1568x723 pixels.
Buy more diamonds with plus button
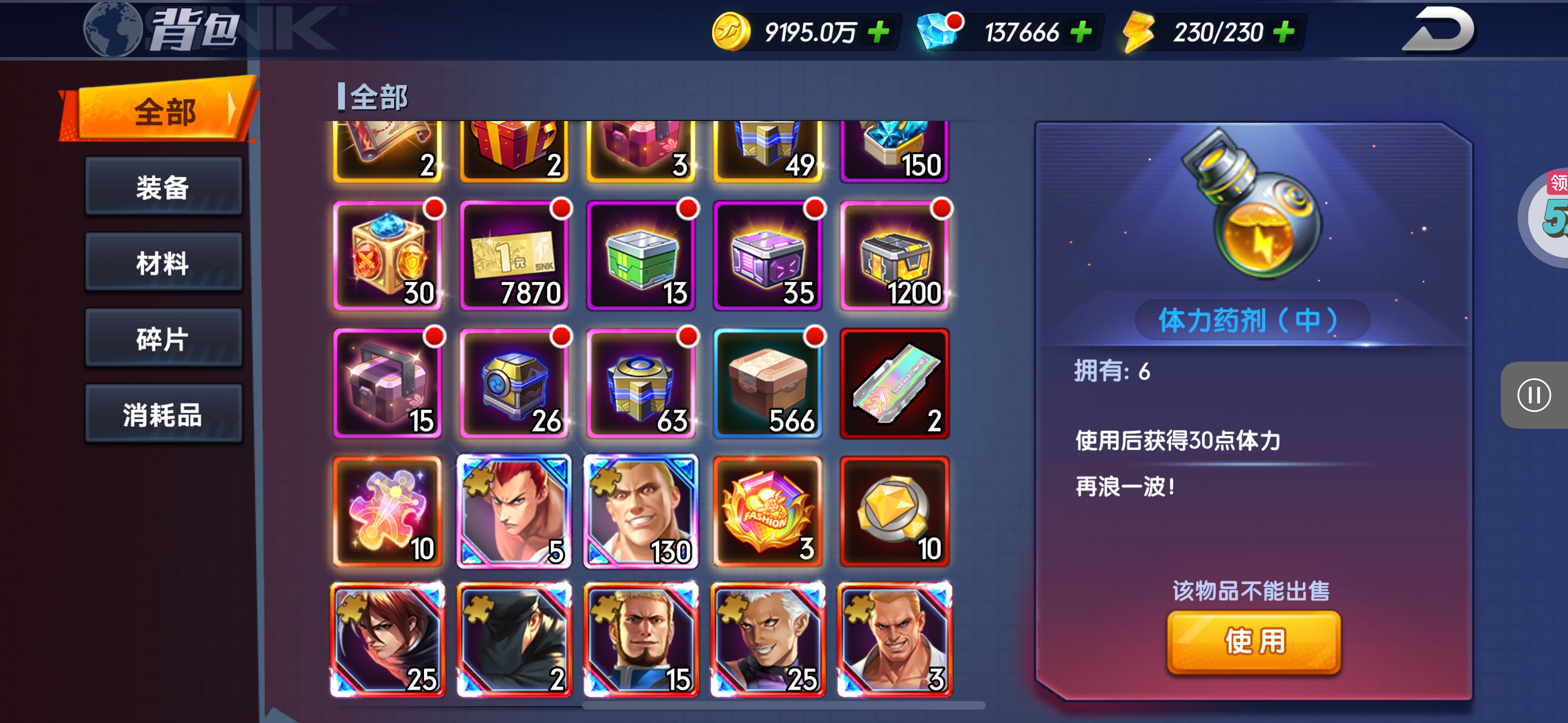pyautogui.click(x=1081, y=31)
